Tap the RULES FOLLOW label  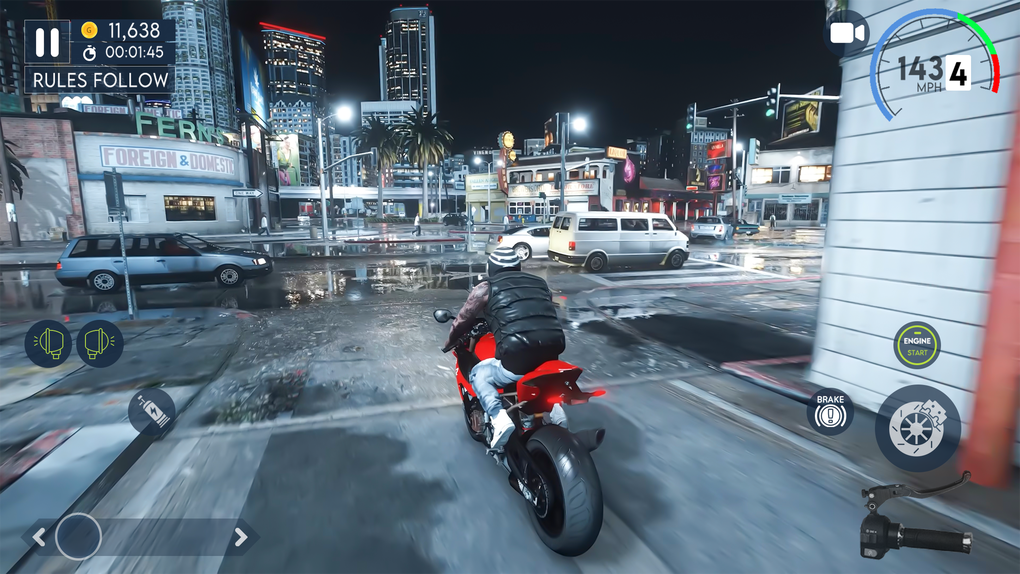[x=99, y=79]
